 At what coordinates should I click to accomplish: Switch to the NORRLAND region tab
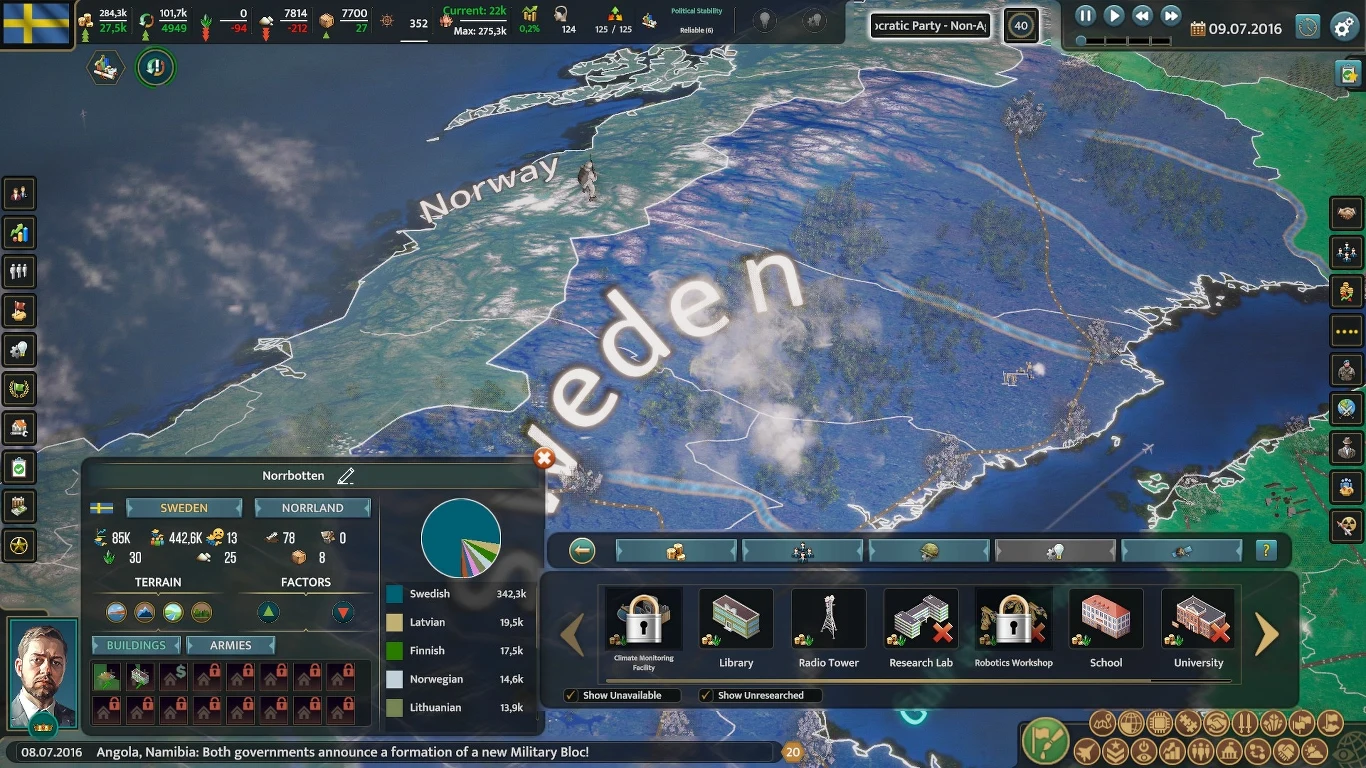[x=313, y=507]
